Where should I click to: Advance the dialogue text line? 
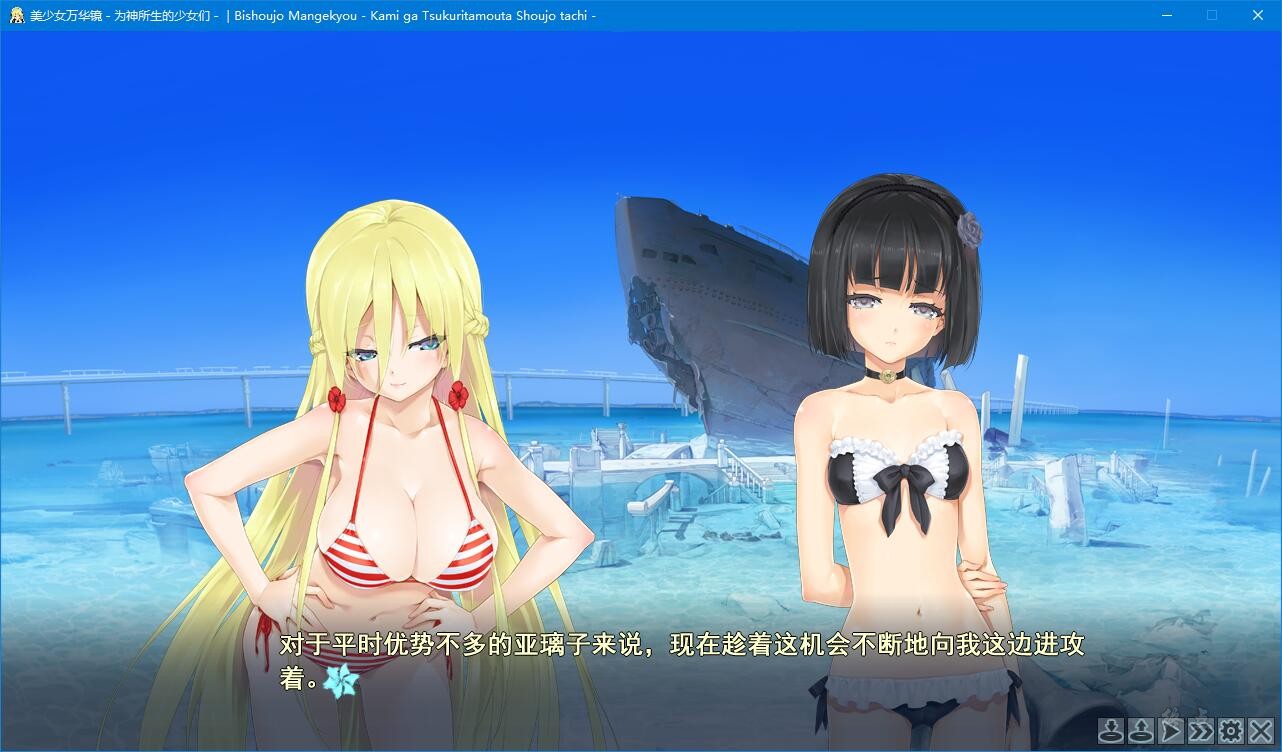680,660
